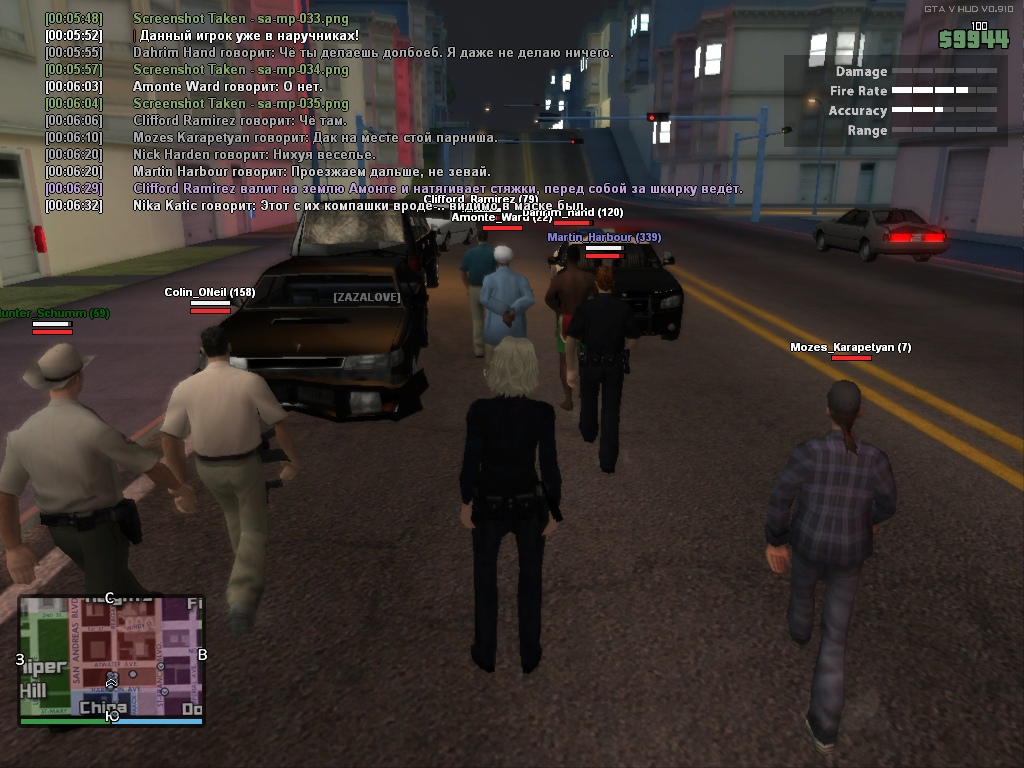The width and height of the screenshot is (1024, 768).
Task: Select the Nika Katic chat message
Action: point(360,205)
